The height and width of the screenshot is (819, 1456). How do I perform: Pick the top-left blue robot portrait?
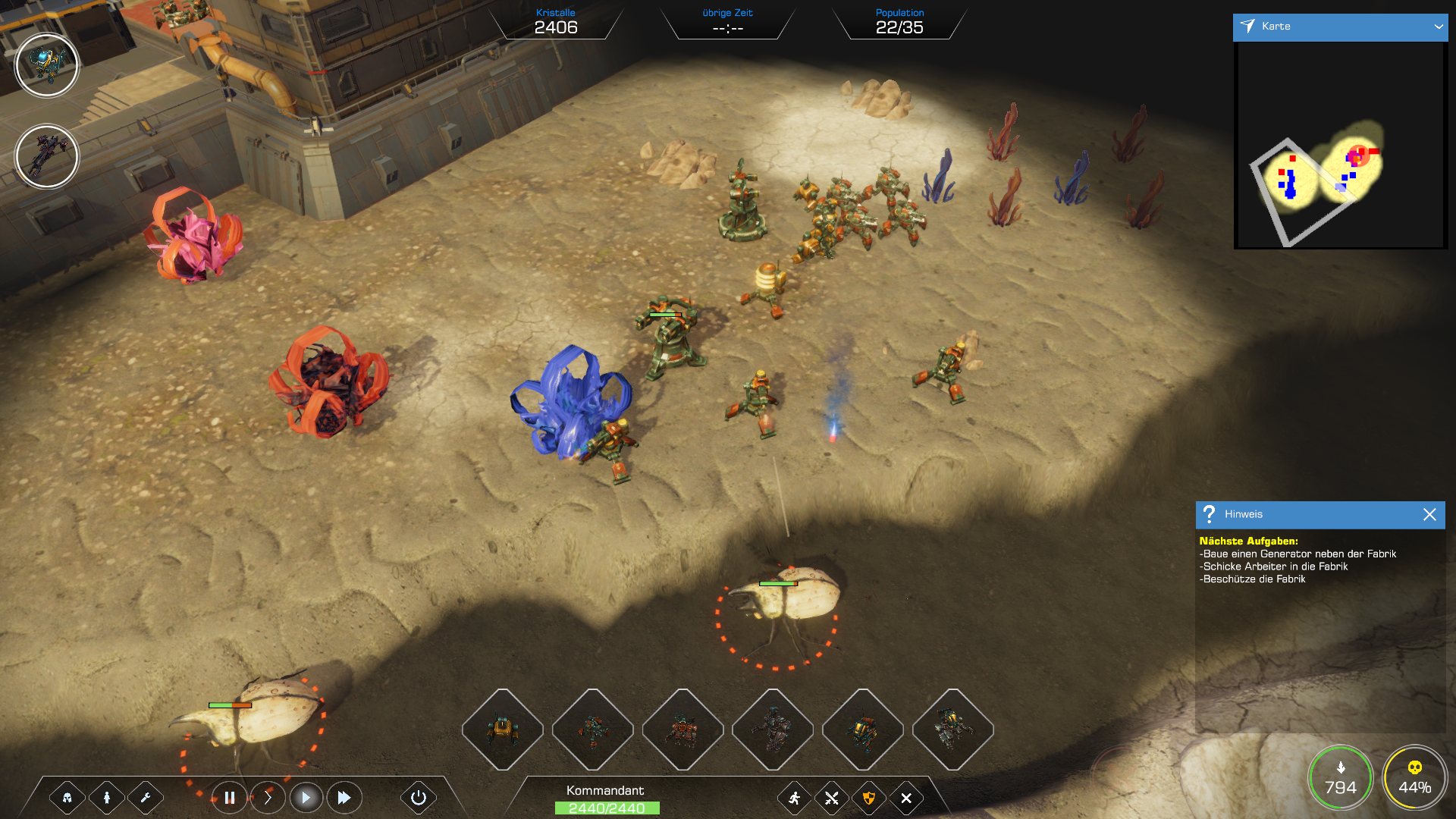tap(47, 65)
